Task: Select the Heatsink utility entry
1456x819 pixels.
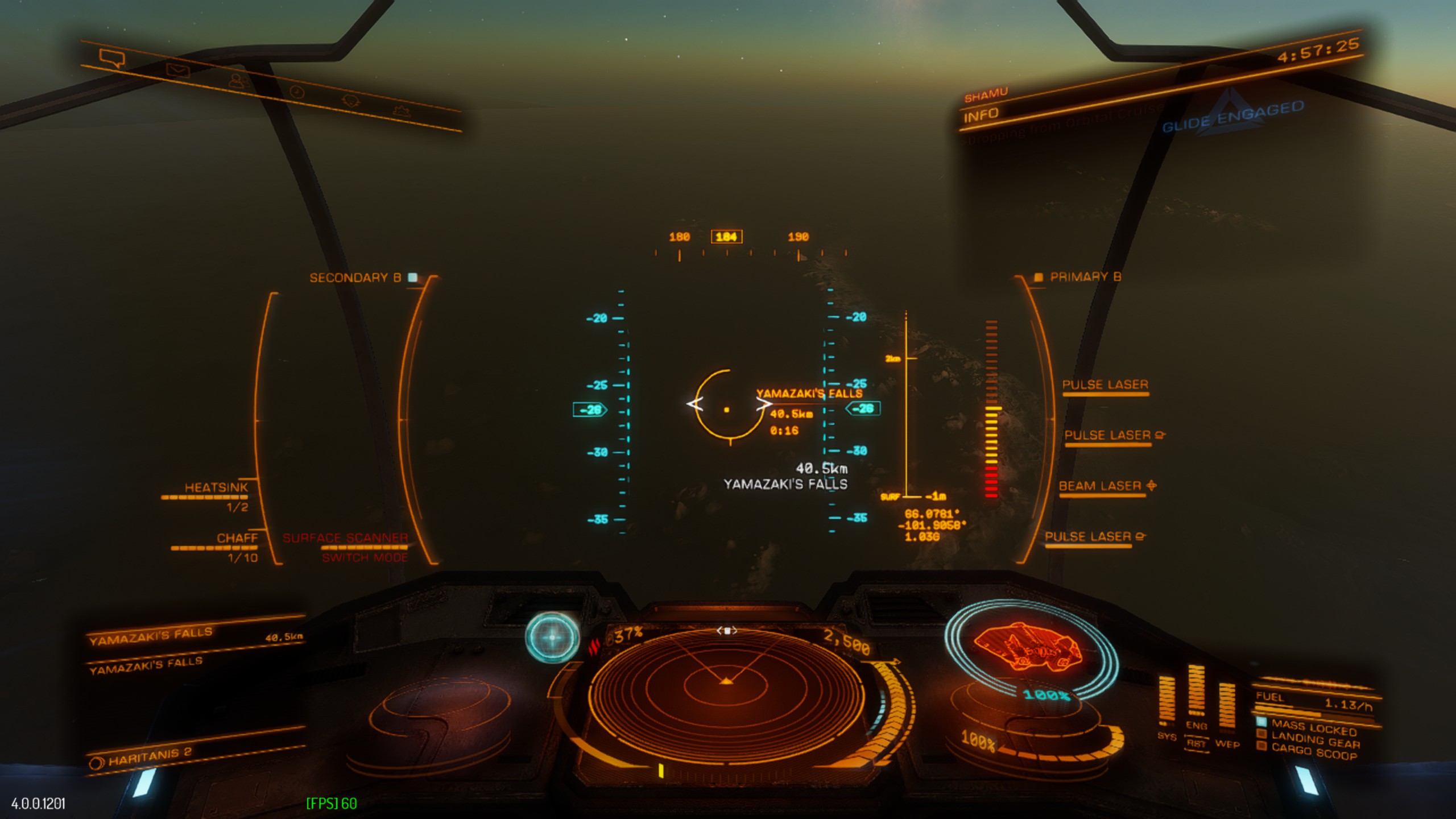Action: click(x=216, y=488)
